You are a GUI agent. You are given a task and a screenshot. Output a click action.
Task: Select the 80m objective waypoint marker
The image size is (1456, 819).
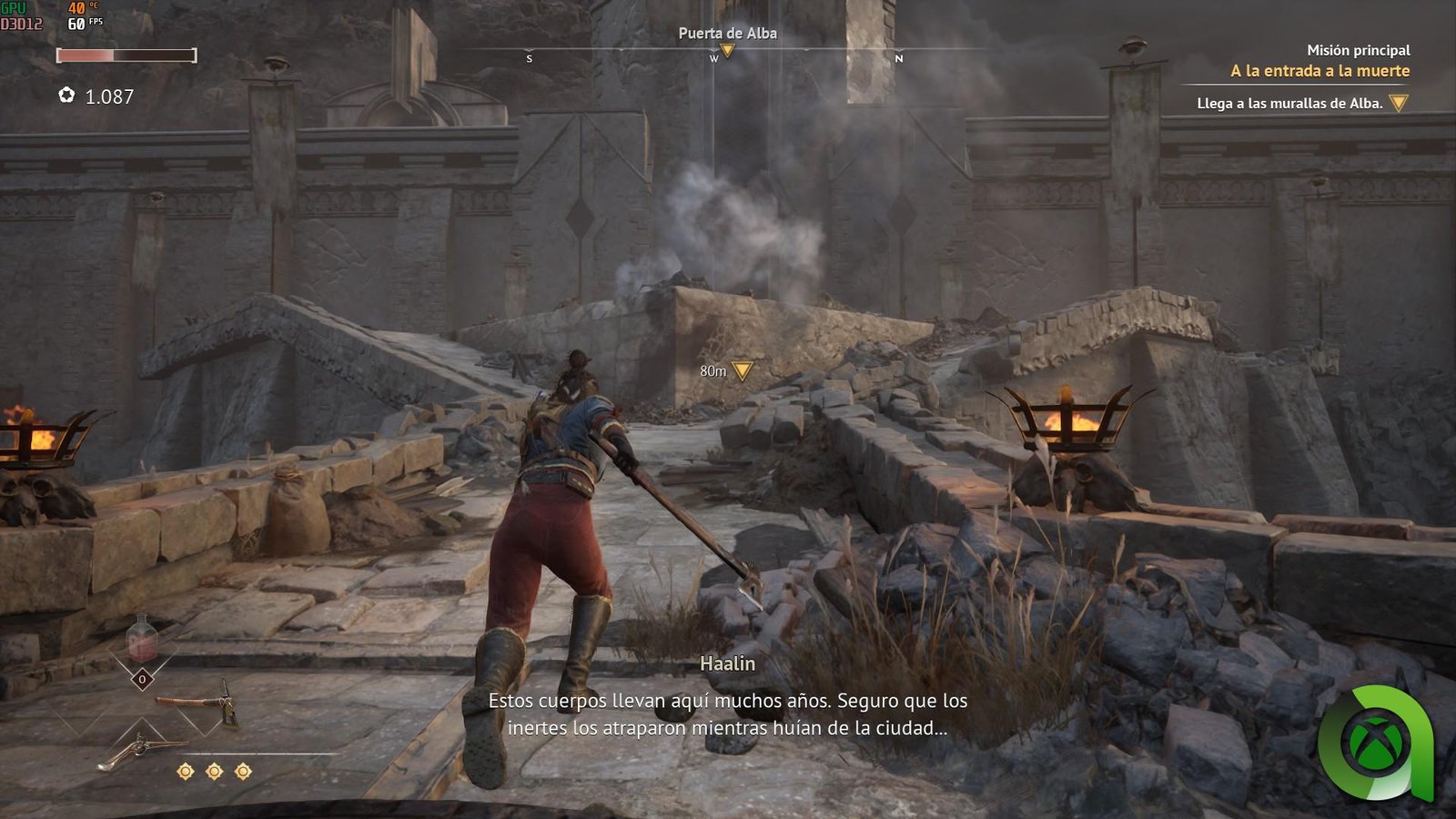pos(743,370)
